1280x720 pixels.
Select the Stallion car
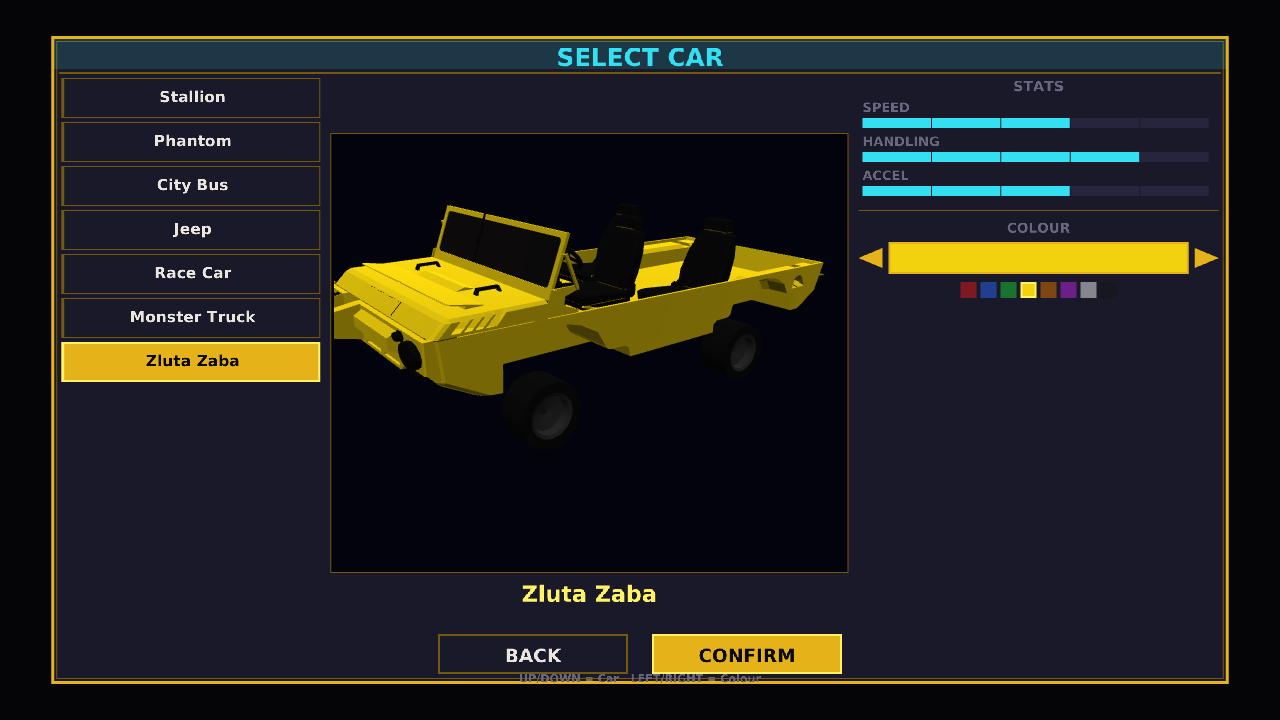[x=191, y=98]
